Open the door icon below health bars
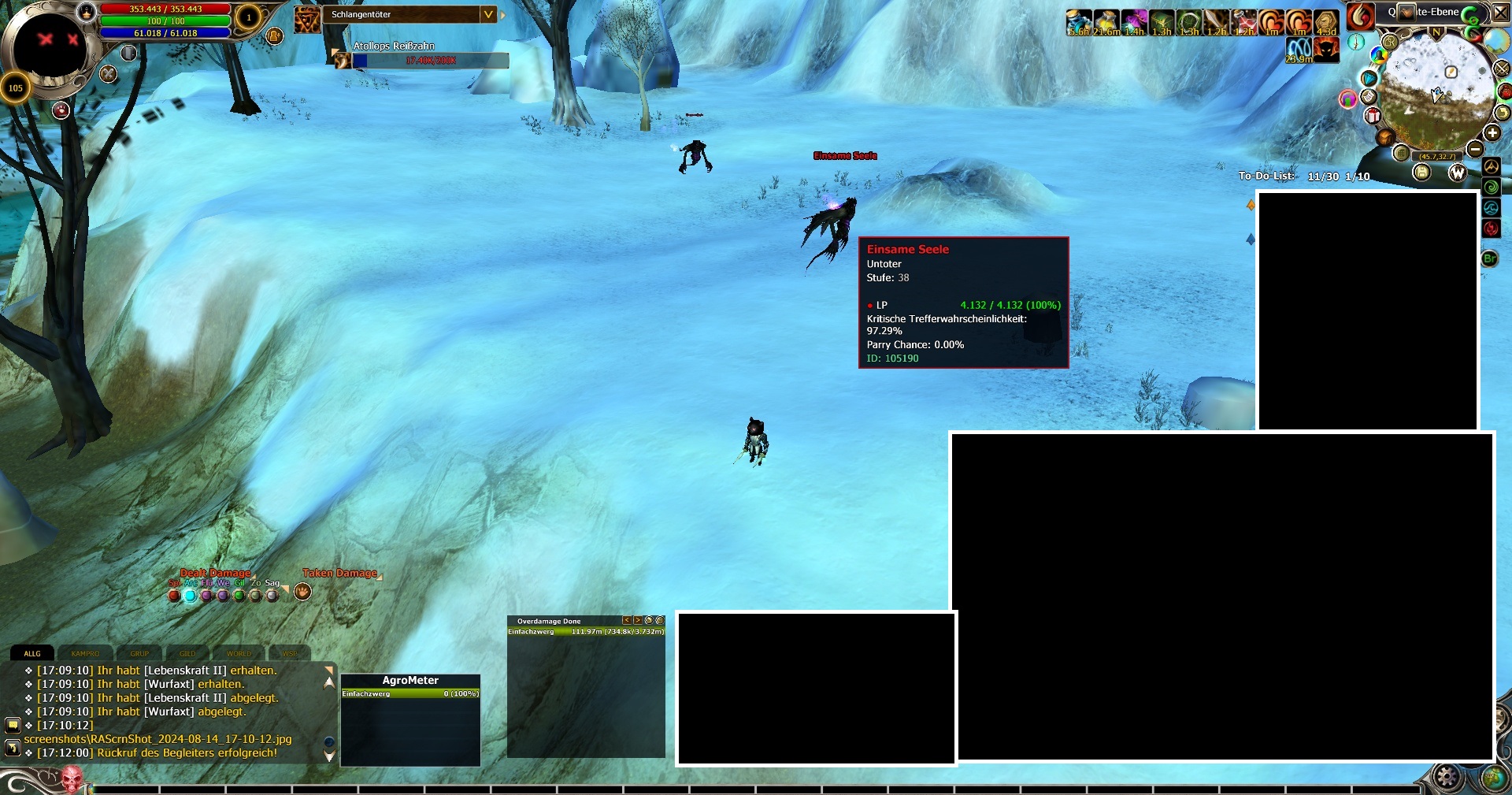The width and height of the screenshot is (1512, 795). coord(128,53)
